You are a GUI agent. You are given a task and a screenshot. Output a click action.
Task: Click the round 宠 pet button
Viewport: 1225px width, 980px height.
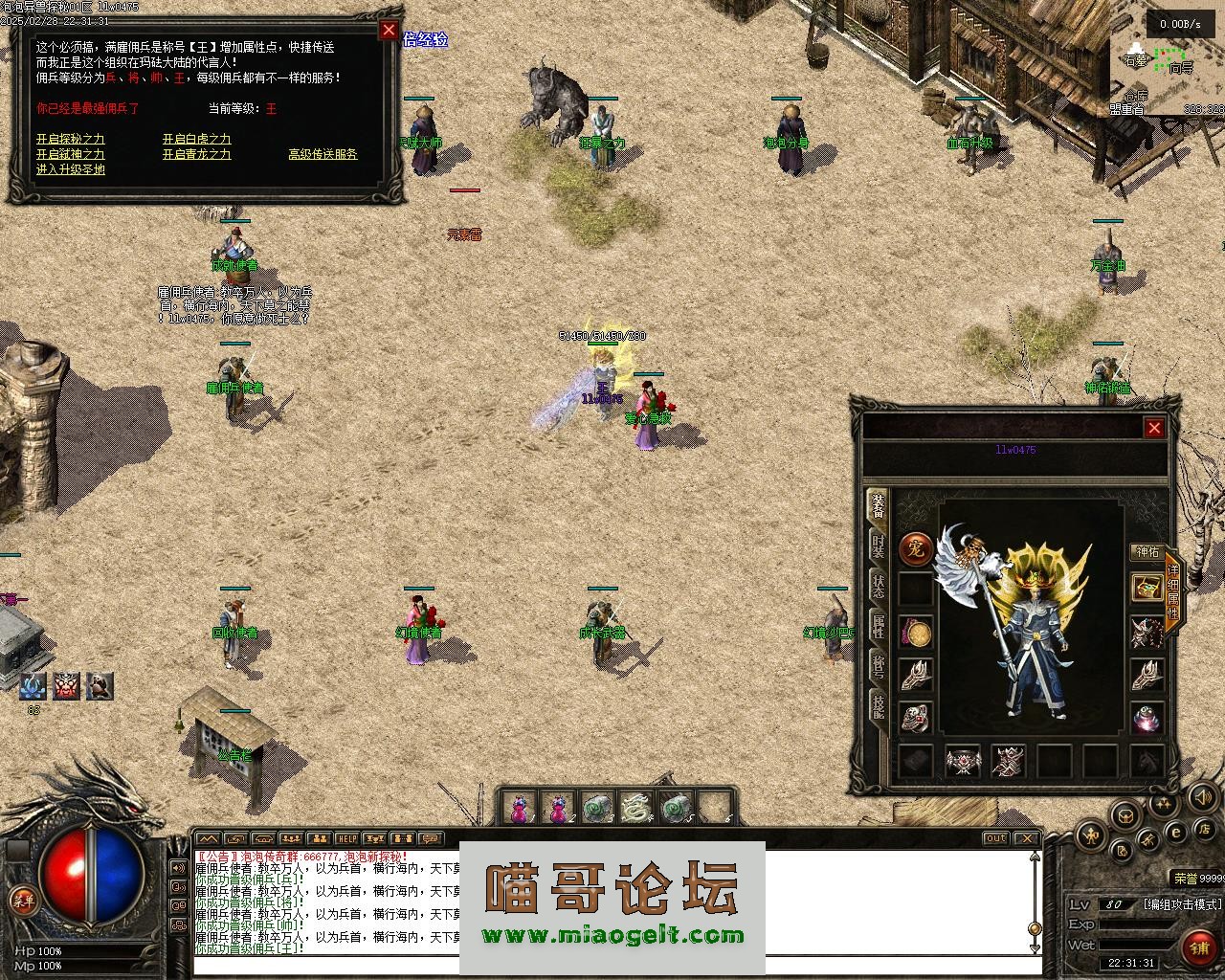[x=916, y=549]
